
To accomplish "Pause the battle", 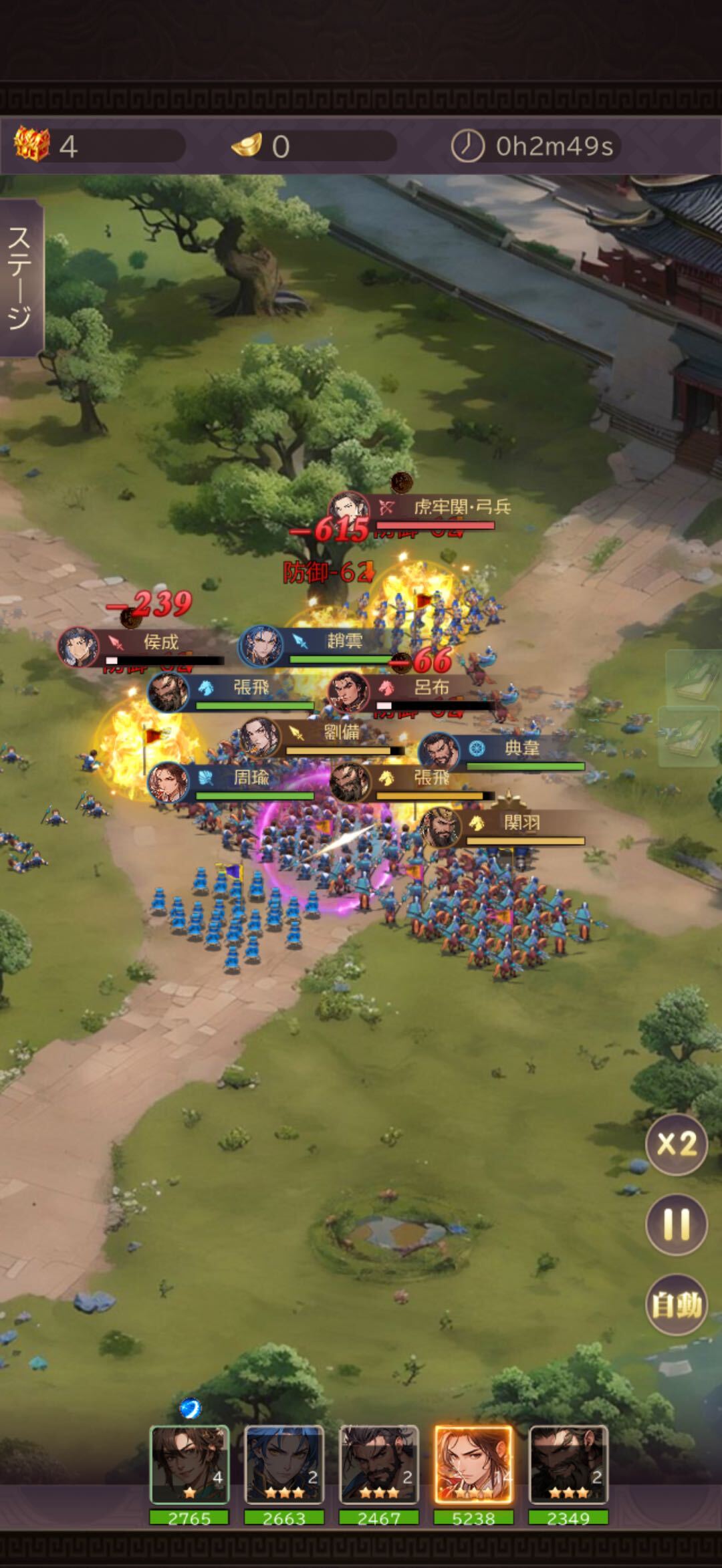I will coord(676,1224).
